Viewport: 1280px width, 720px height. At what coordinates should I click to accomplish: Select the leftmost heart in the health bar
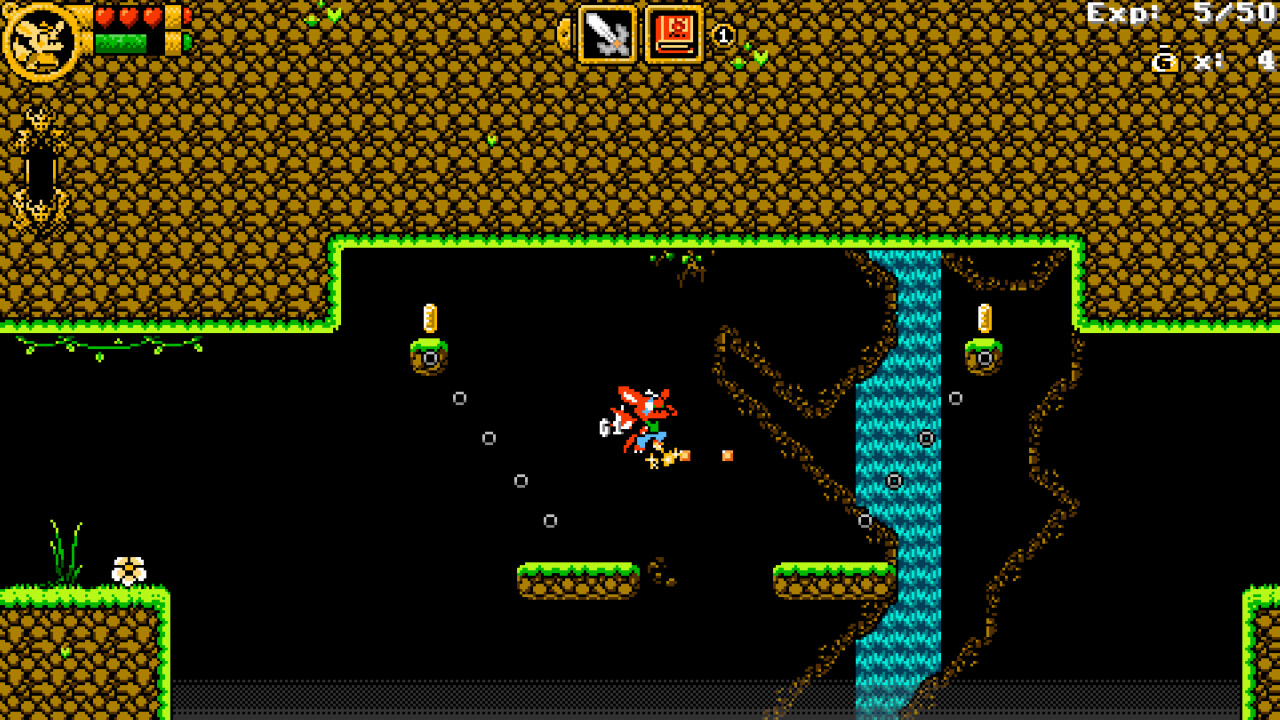click(103, 18)
